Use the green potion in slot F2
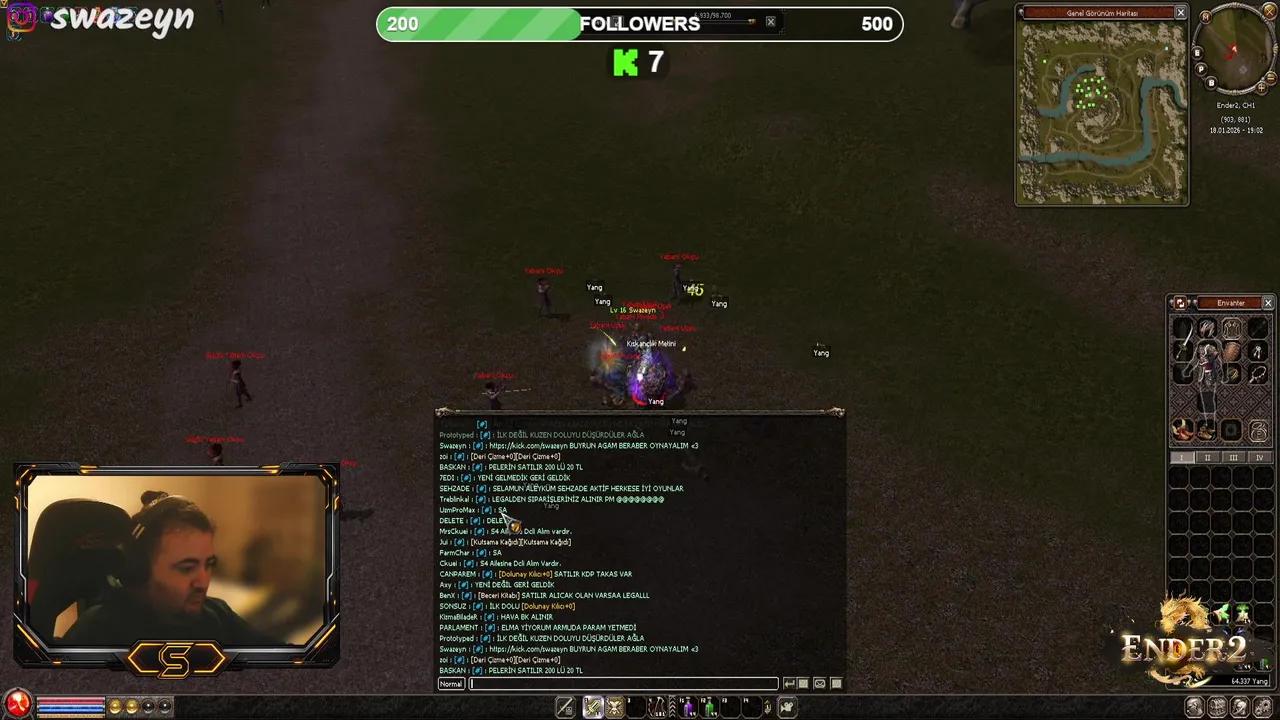Image resolution: width=1280 pixels, height=720 pixels. point(710,707)
